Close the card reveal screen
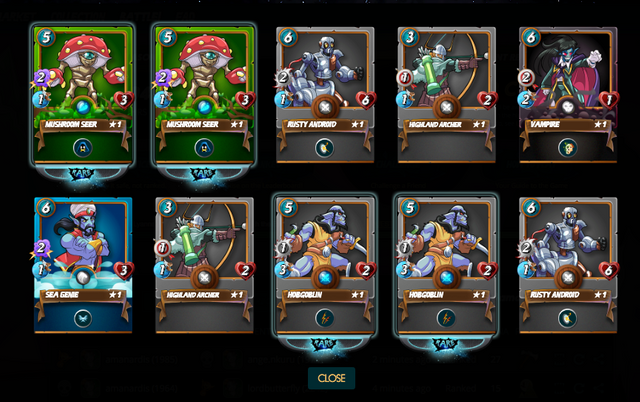This screenshot has height=402, width=640. [x=331, y=378]
